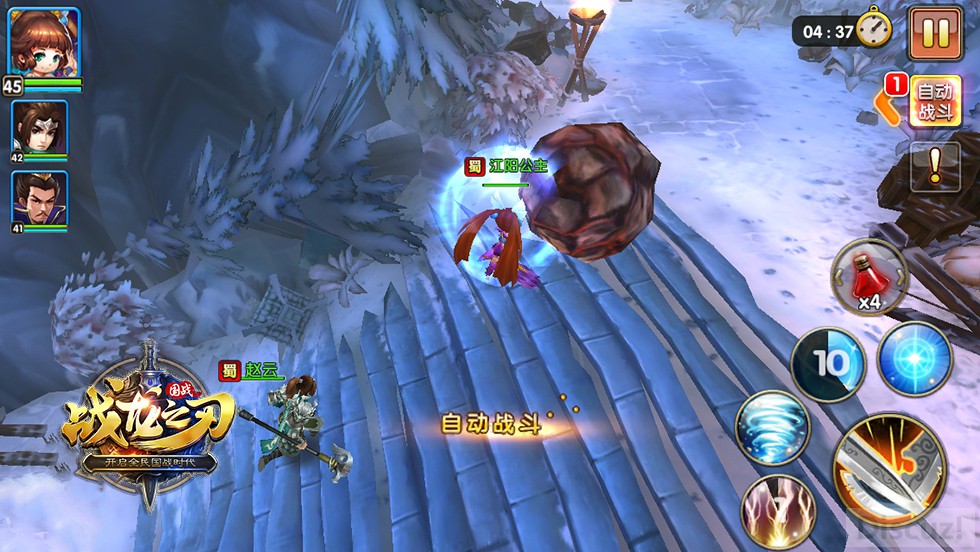Activate the blue energy orb skill
Viewport: 980px width, 552px height.
(x=913, y=359)
